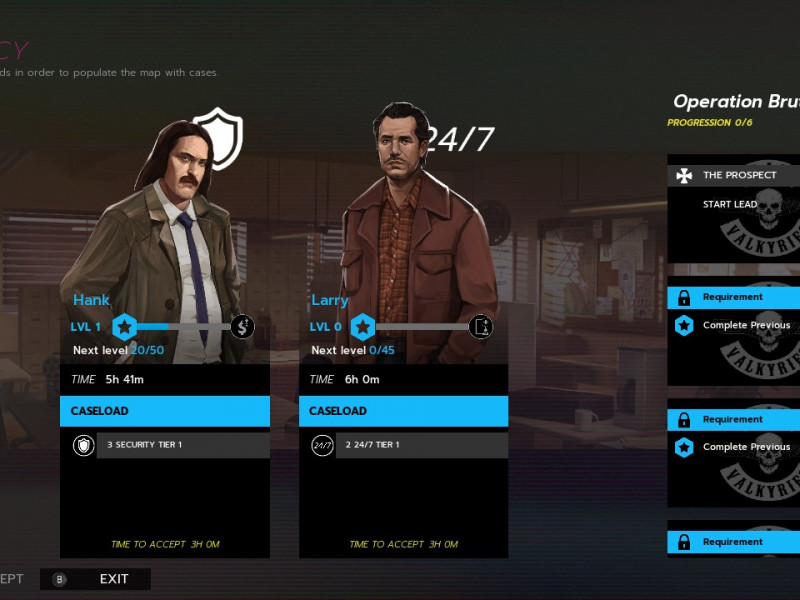
Task: Open Hank's Caseload header
Action: coord(165,411)
